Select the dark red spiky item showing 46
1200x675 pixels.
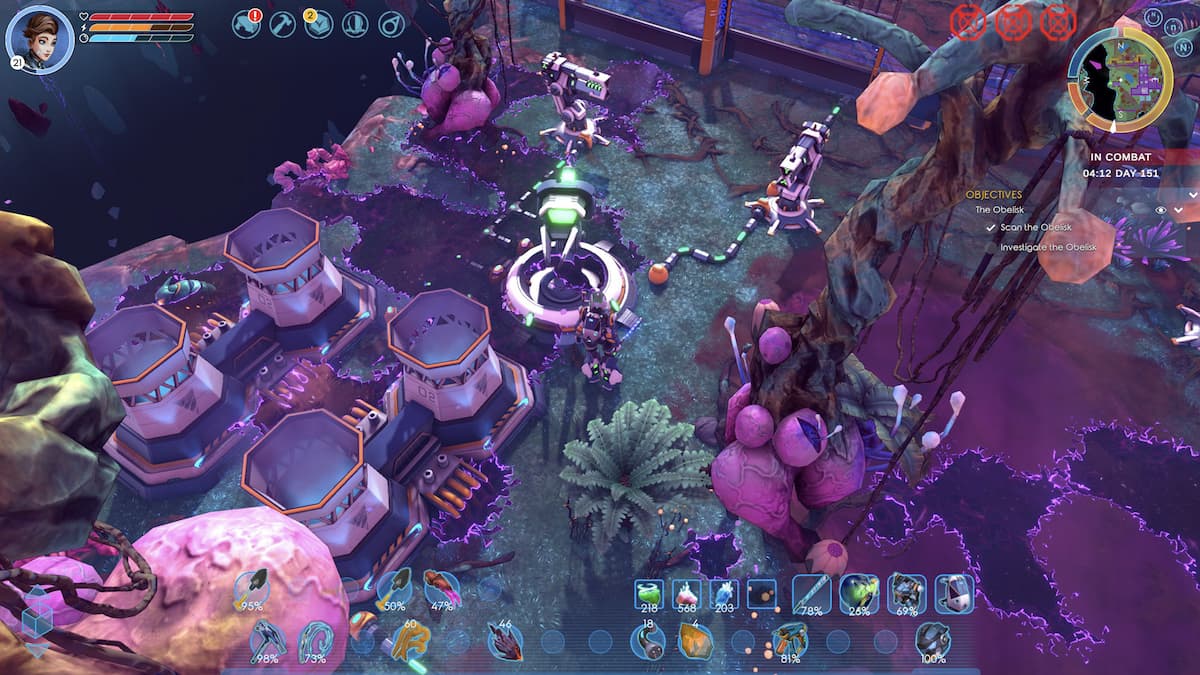pos(504,640)
